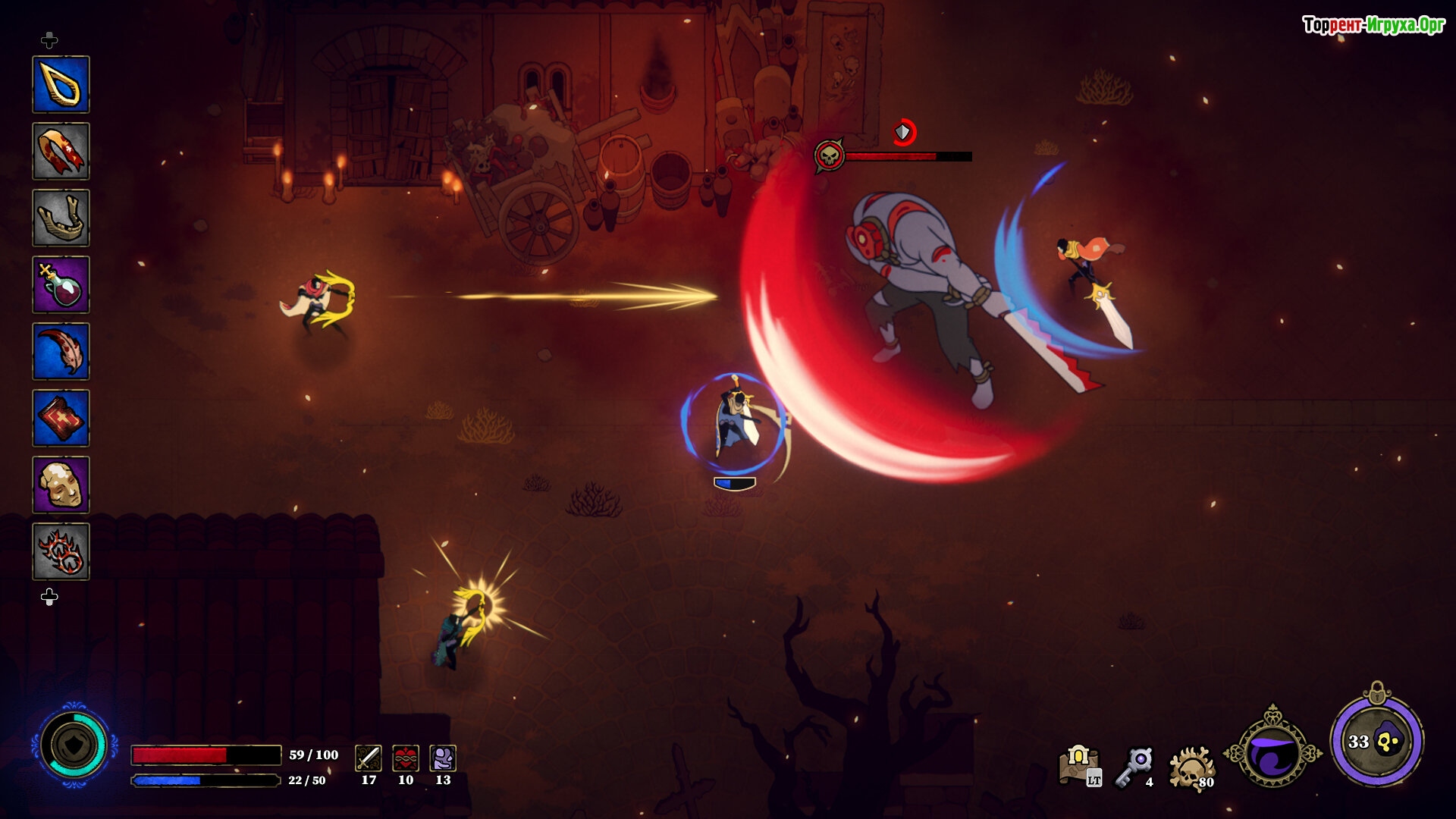Click the red feather relic slot
1456x819 pixels.
pyautogui.click(x=61, y=351)
